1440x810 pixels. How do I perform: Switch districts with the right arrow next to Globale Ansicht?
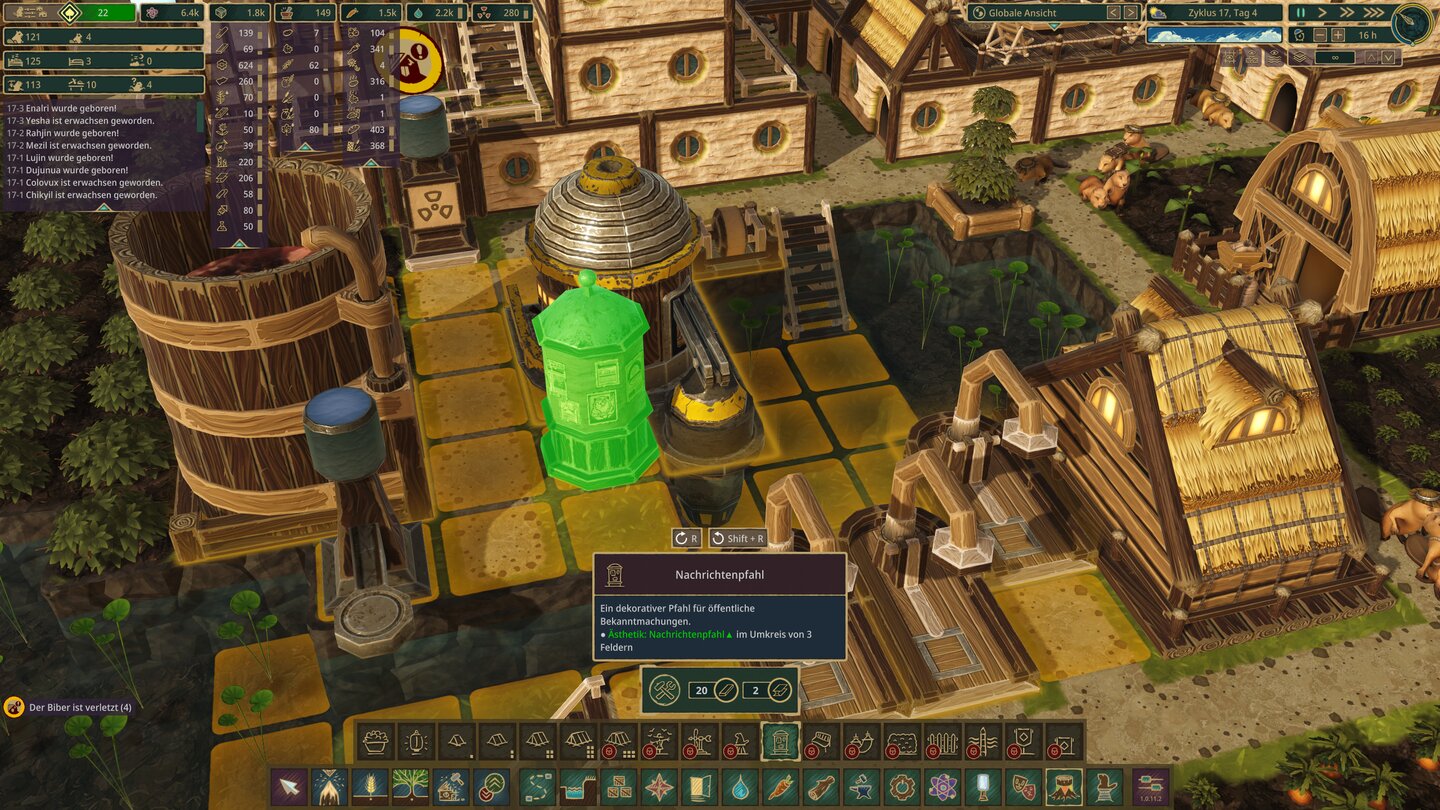click(1130, 13)
